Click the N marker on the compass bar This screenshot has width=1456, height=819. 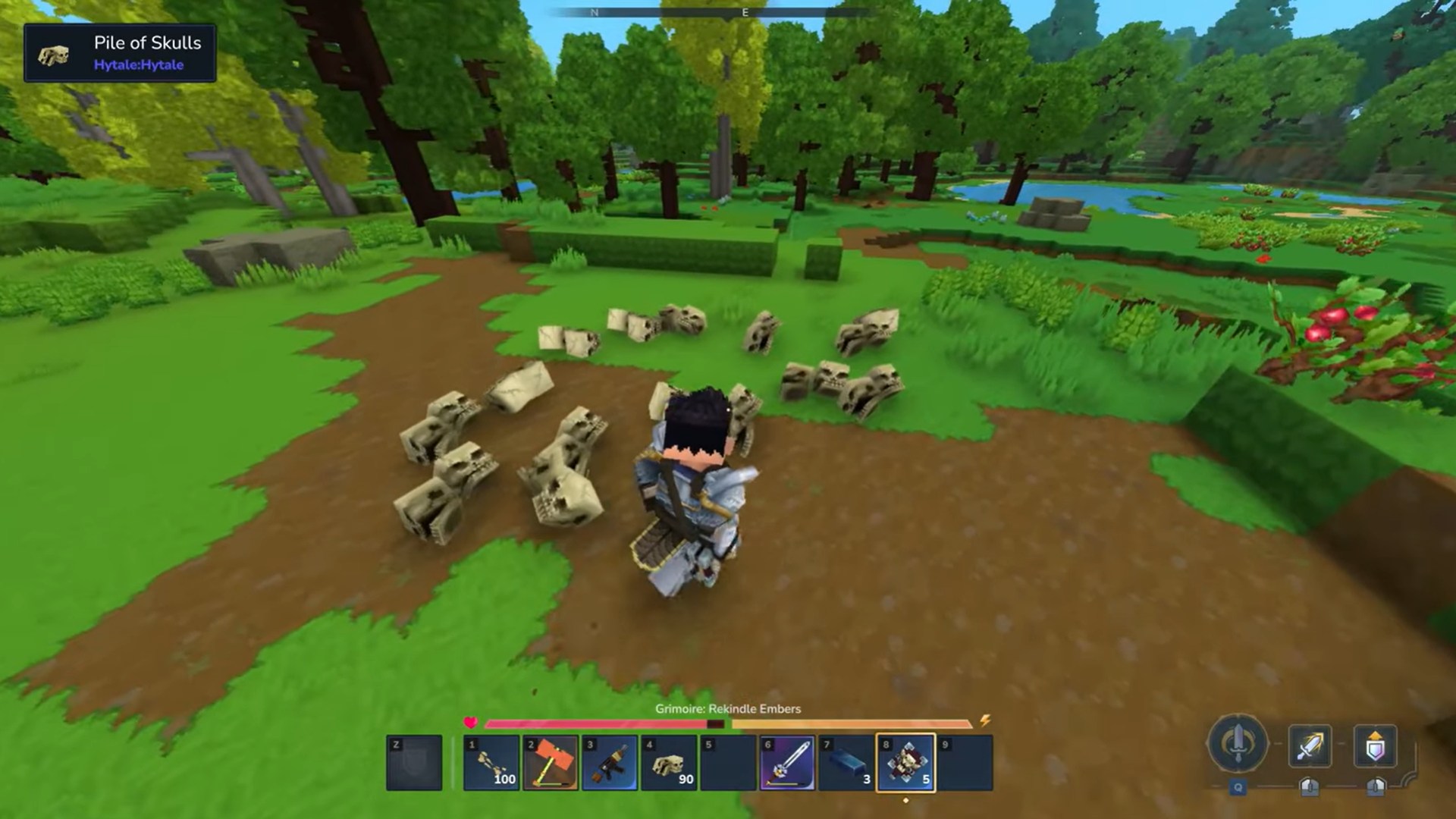[595, 13]
